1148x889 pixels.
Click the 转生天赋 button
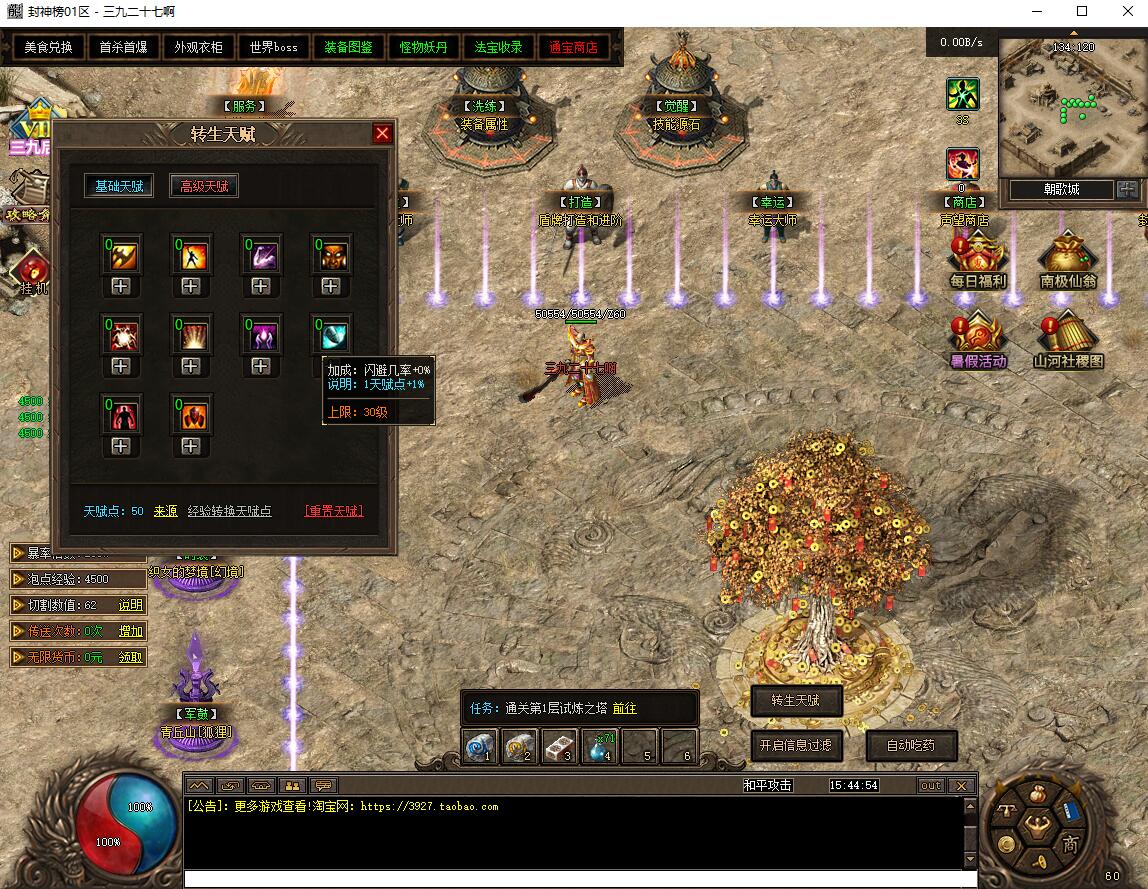pos(796,701)
